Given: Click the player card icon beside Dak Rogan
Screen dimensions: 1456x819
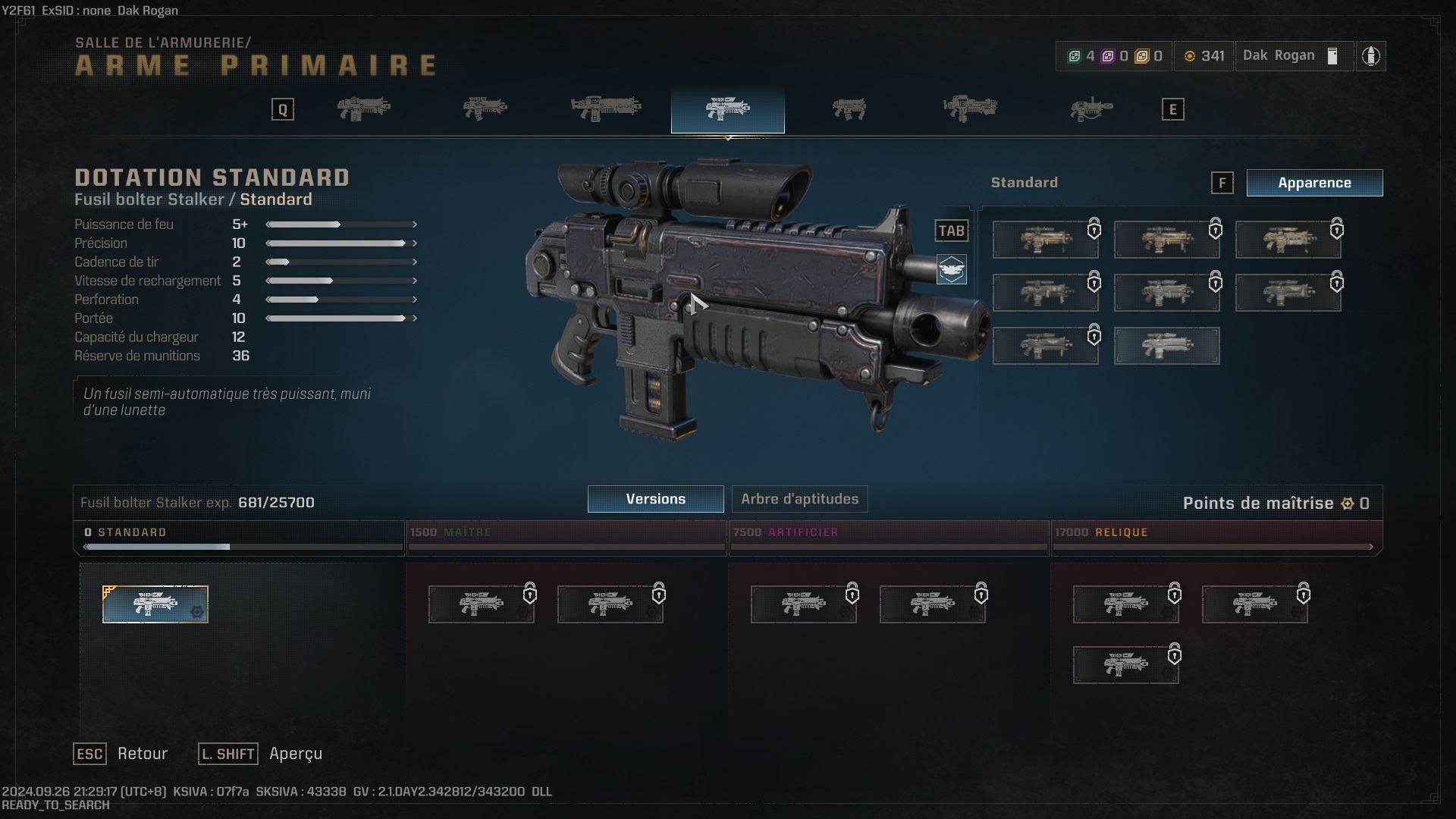Looking at the screenshot, I should click(x=1332, y=55).
